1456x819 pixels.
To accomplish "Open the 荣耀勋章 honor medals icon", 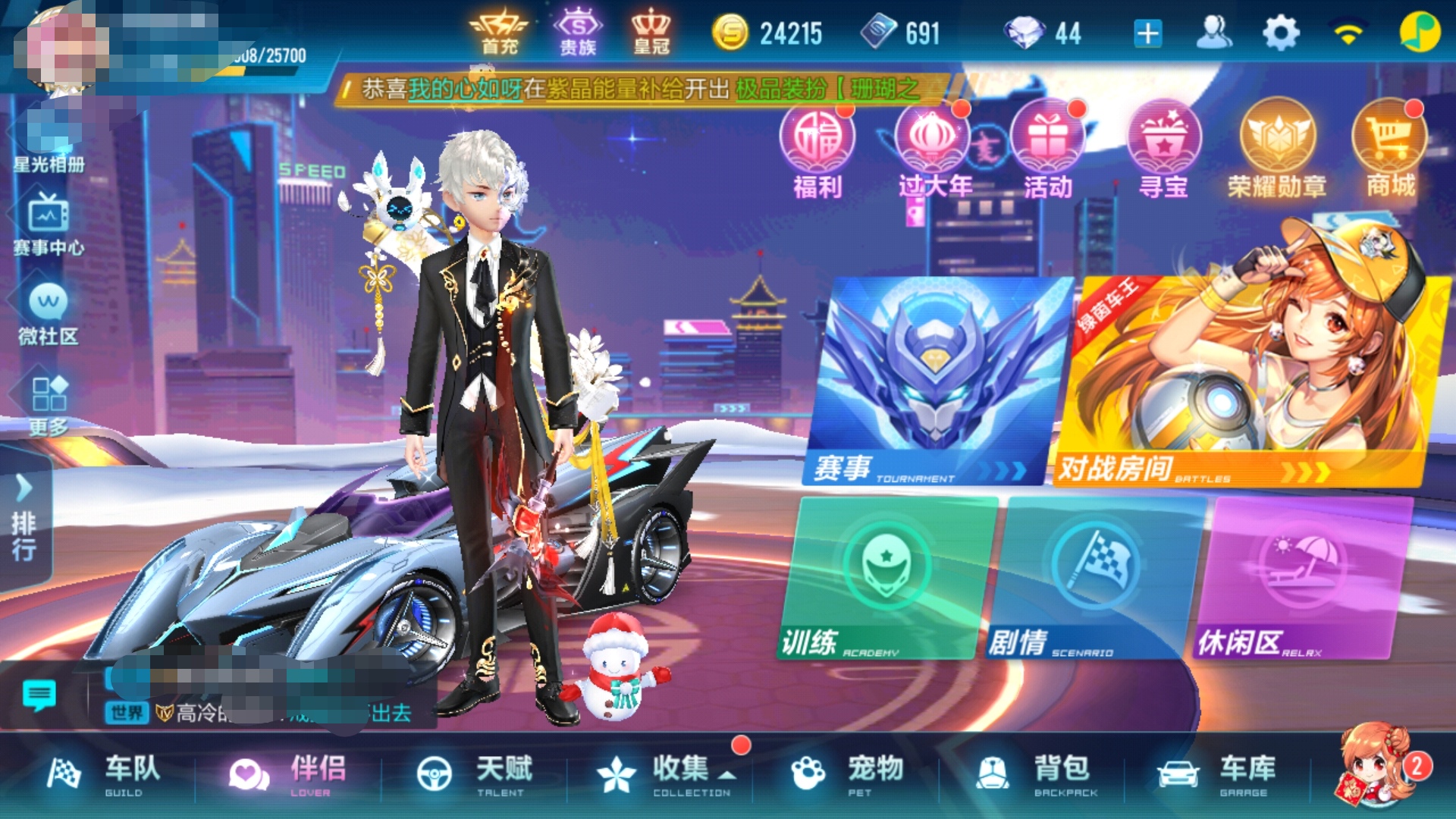I will tap(1282, 148).
